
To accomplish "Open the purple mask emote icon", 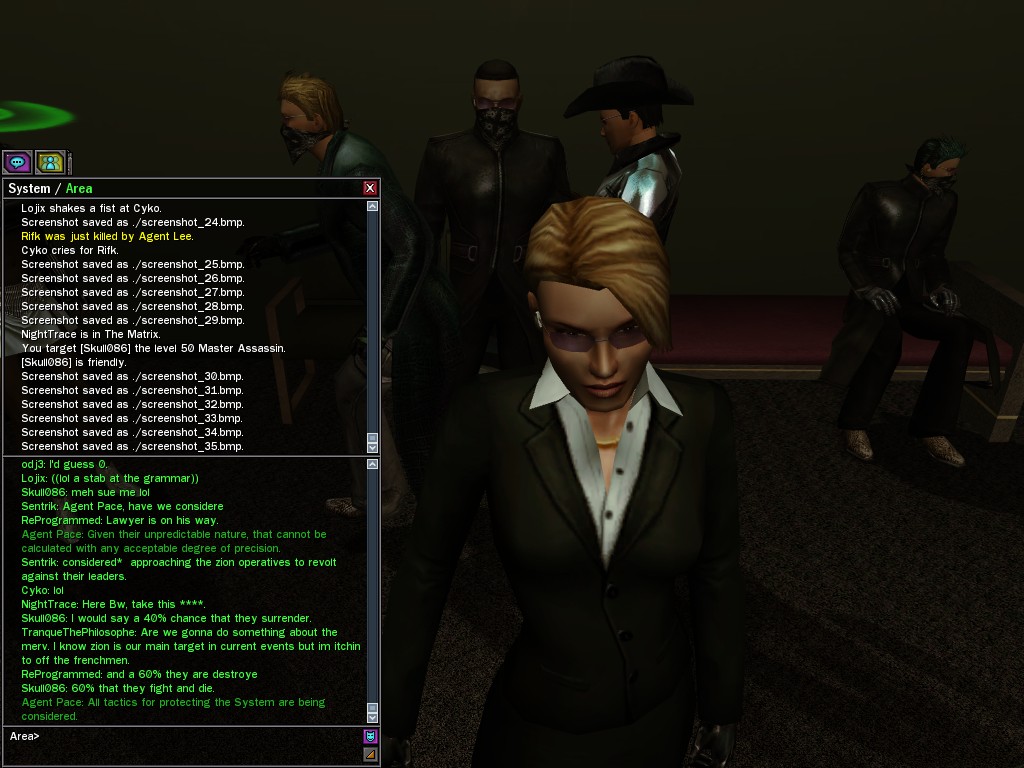I will tap(370, 737).
